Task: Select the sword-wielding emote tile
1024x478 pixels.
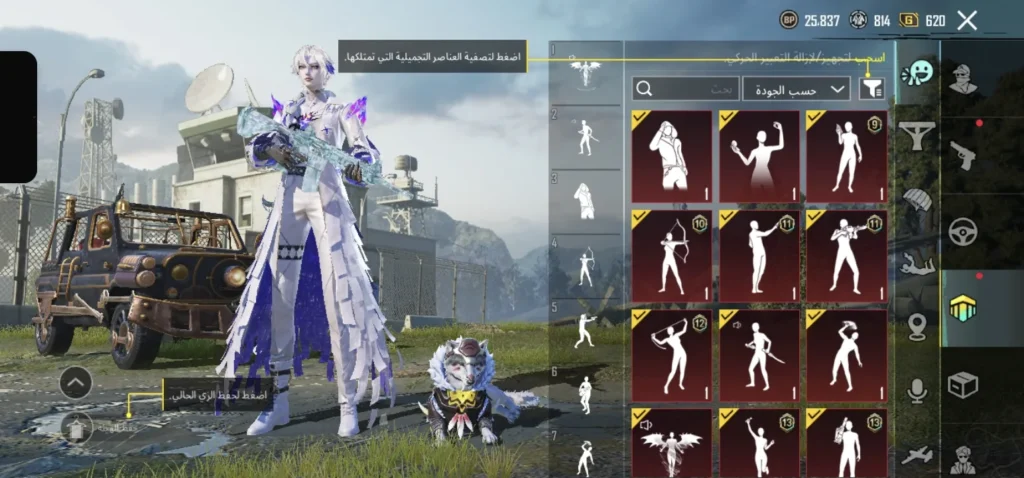Action: coord(759,346)
